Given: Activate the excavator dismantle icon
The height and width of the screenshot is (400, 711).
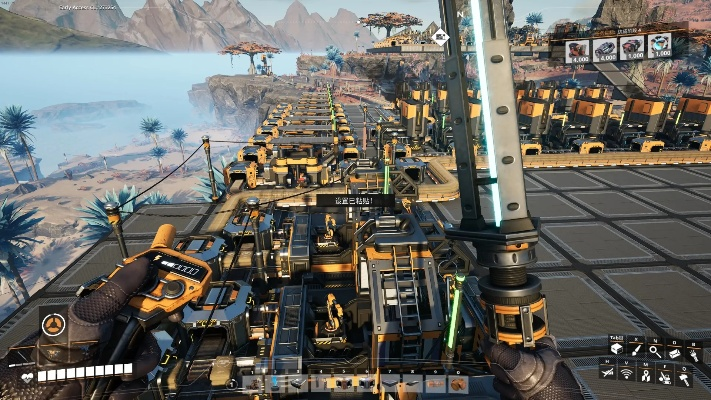Looking at the screenshot, I should coord(665,378).
